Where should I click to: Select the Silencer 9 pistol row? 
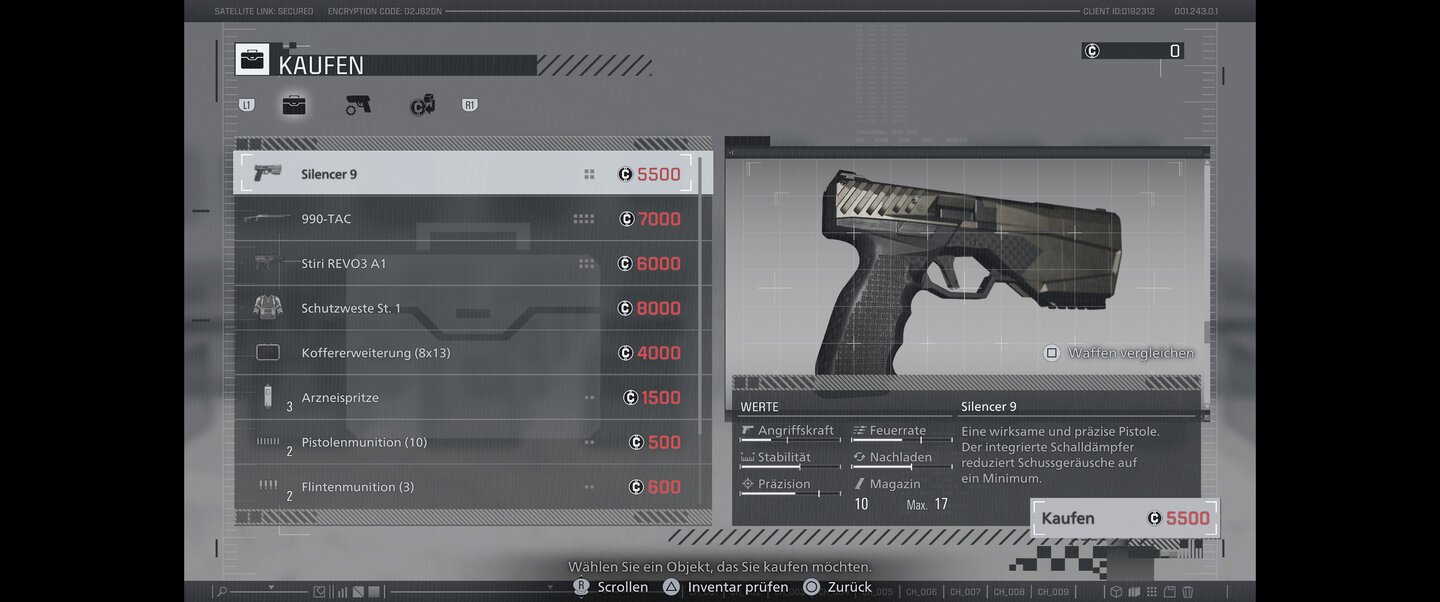(x=470, y=174)
